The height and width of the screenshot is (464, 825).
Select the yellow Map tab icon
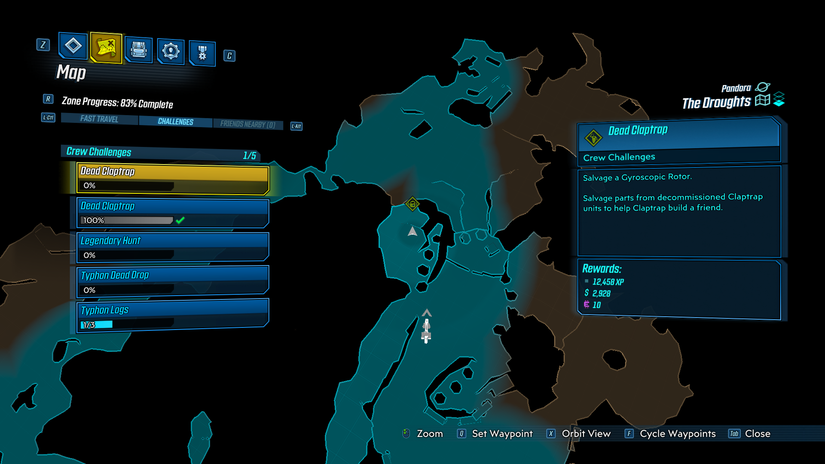coord(105,47)
